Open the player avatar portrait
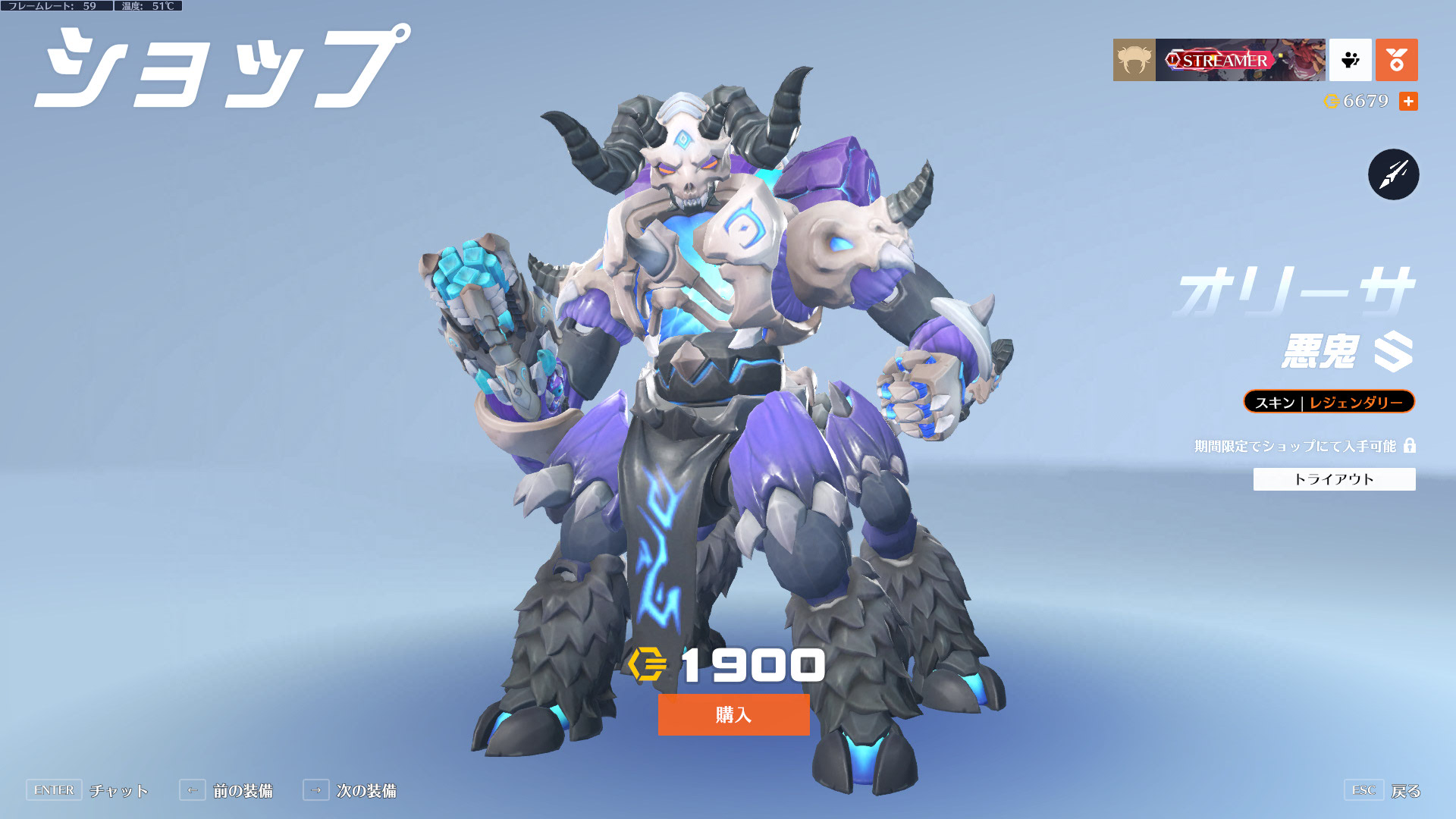 [1134, 60]
